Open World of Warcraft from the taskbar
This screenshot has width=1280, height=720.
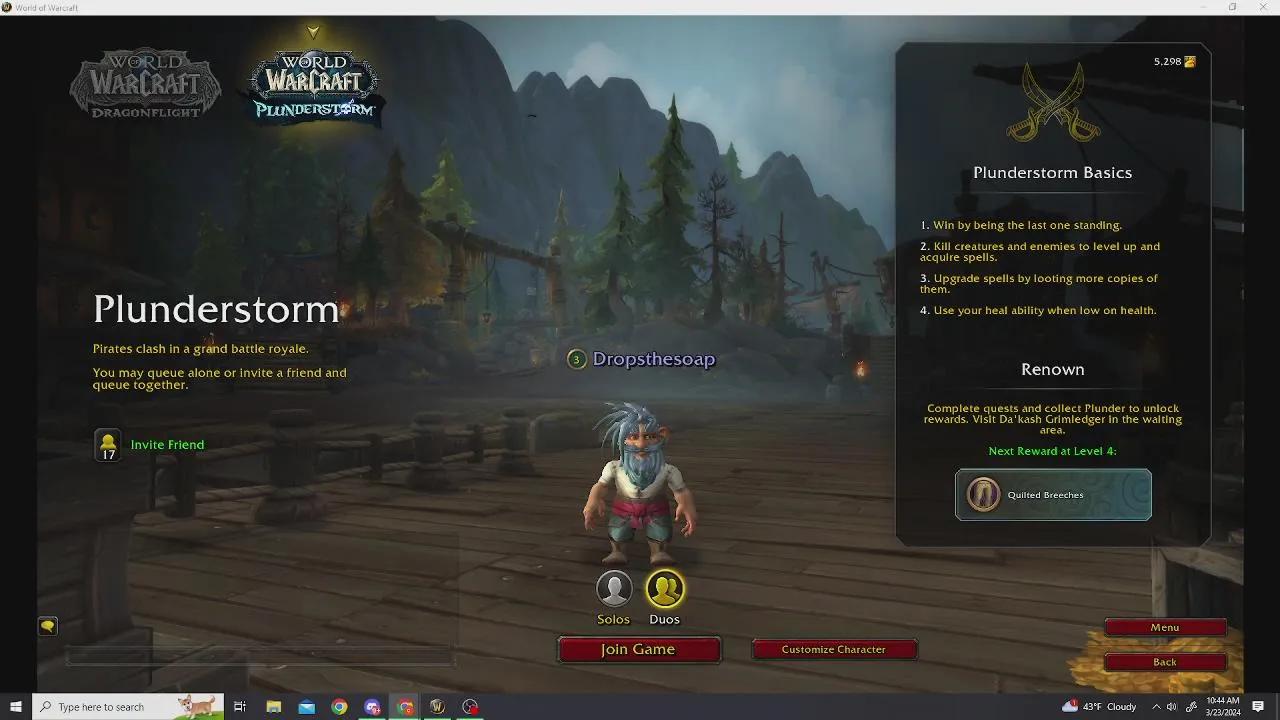[x=437, y=706]
